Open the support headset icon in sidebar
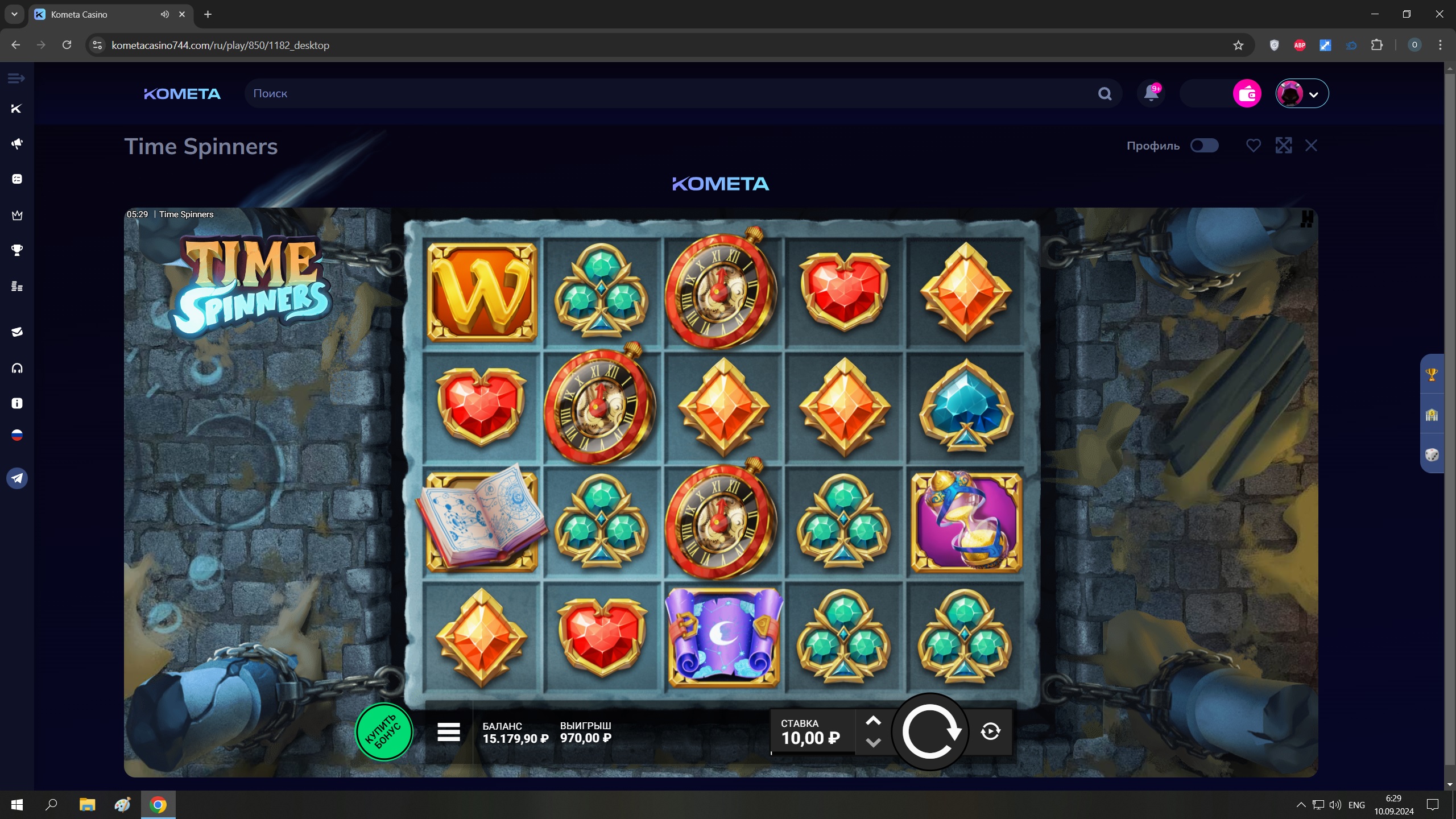Viewport: 1456px width, 819px height. pos(17,369)
